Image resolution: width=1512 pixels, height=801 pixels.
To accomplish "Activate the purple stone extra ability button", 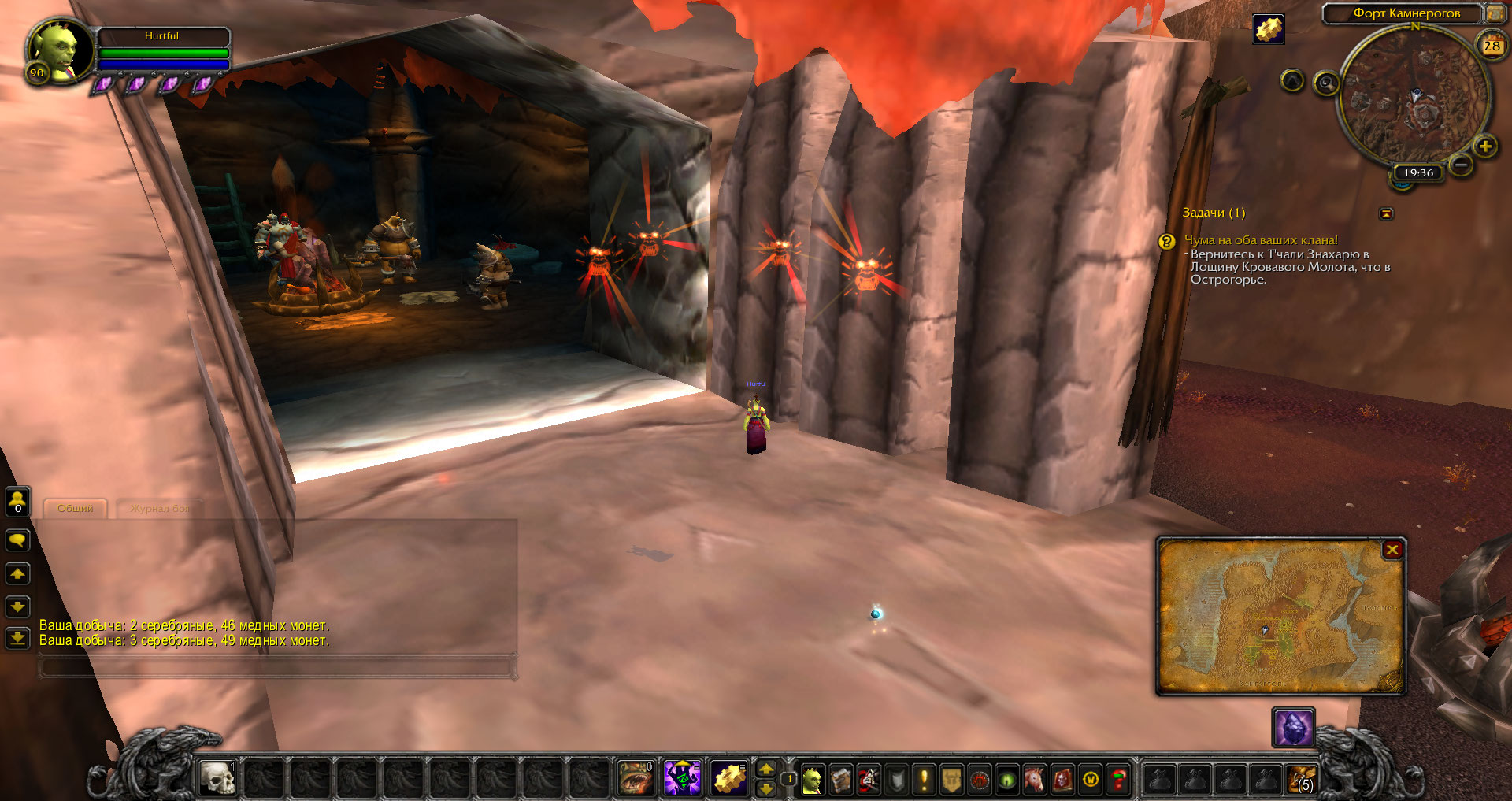I will pos(1293,728).
